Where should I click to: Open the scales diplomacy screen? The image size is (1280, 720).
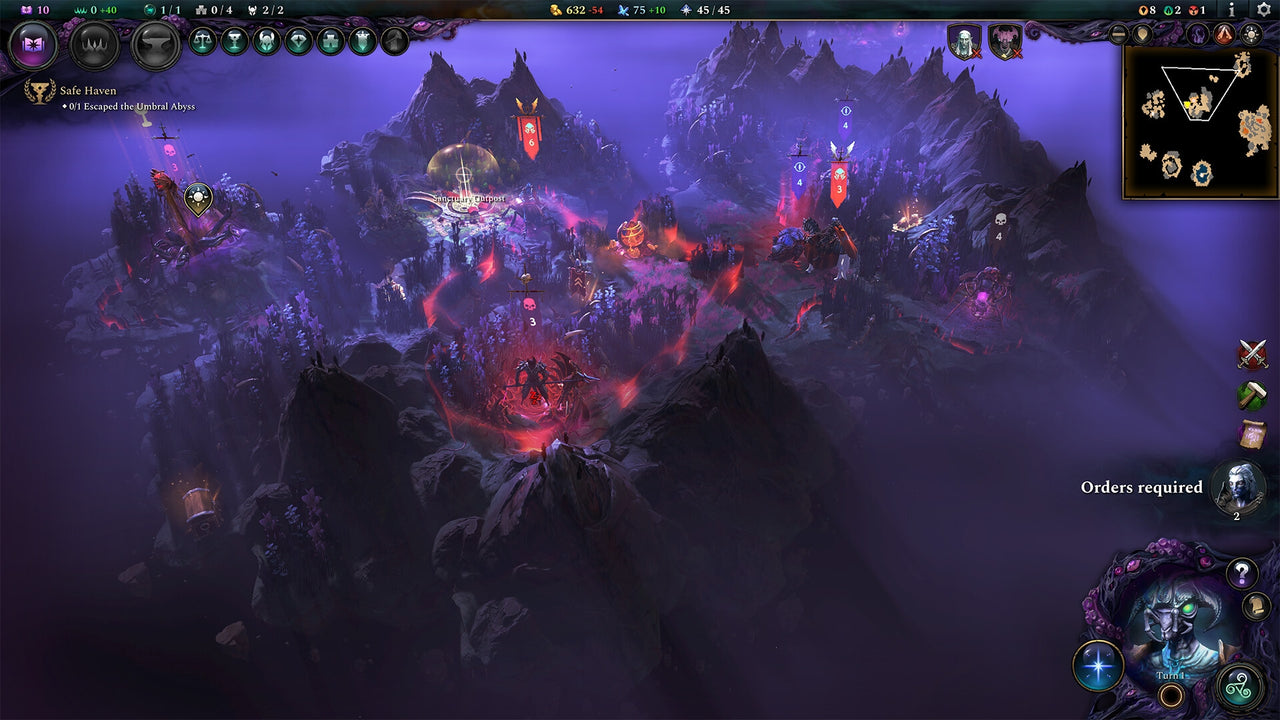tap(205, 42)
